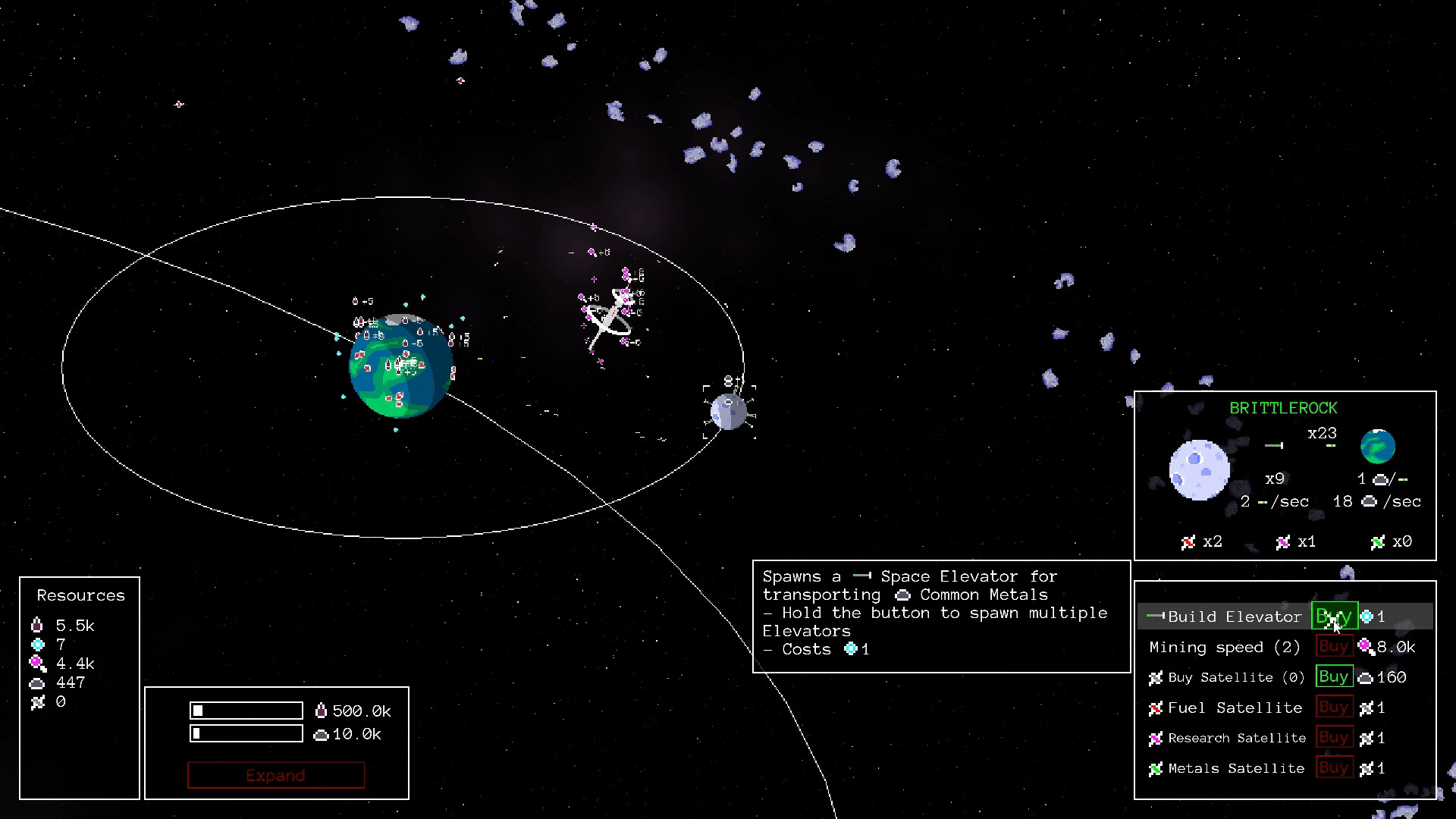1456x819 pixels.
Task: Click the Expand button
Action: click(x=276, y=775)
